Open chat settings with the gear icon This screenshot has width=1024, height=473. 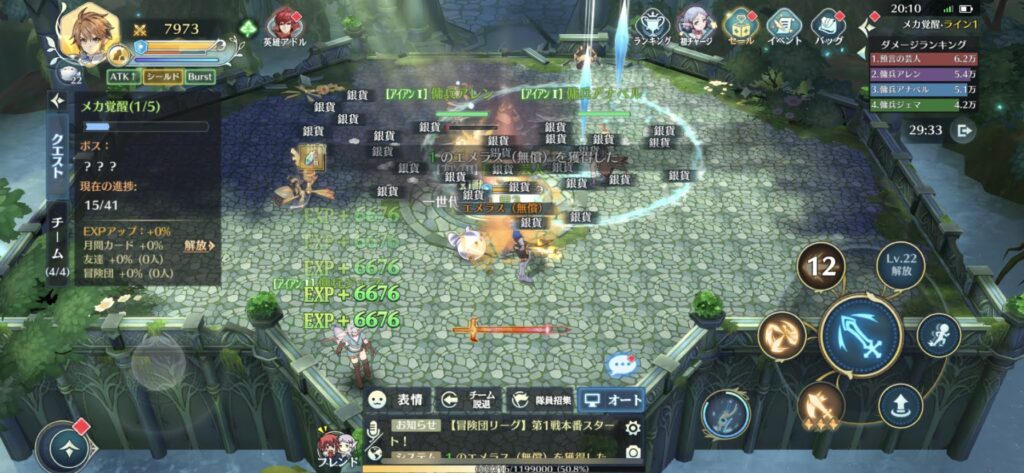(x=632, y=428)
